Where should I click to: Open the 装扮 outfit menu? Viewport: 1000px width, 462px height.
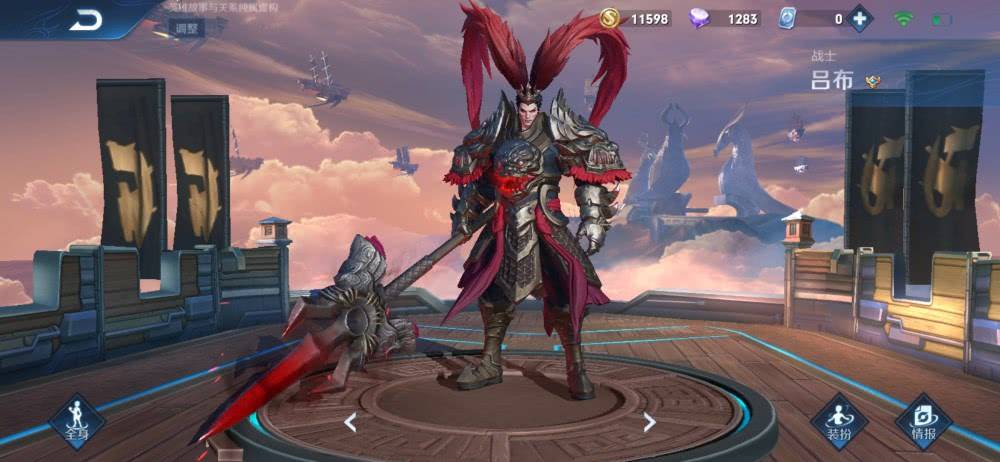pyautogui.click(x=838, y=421)
